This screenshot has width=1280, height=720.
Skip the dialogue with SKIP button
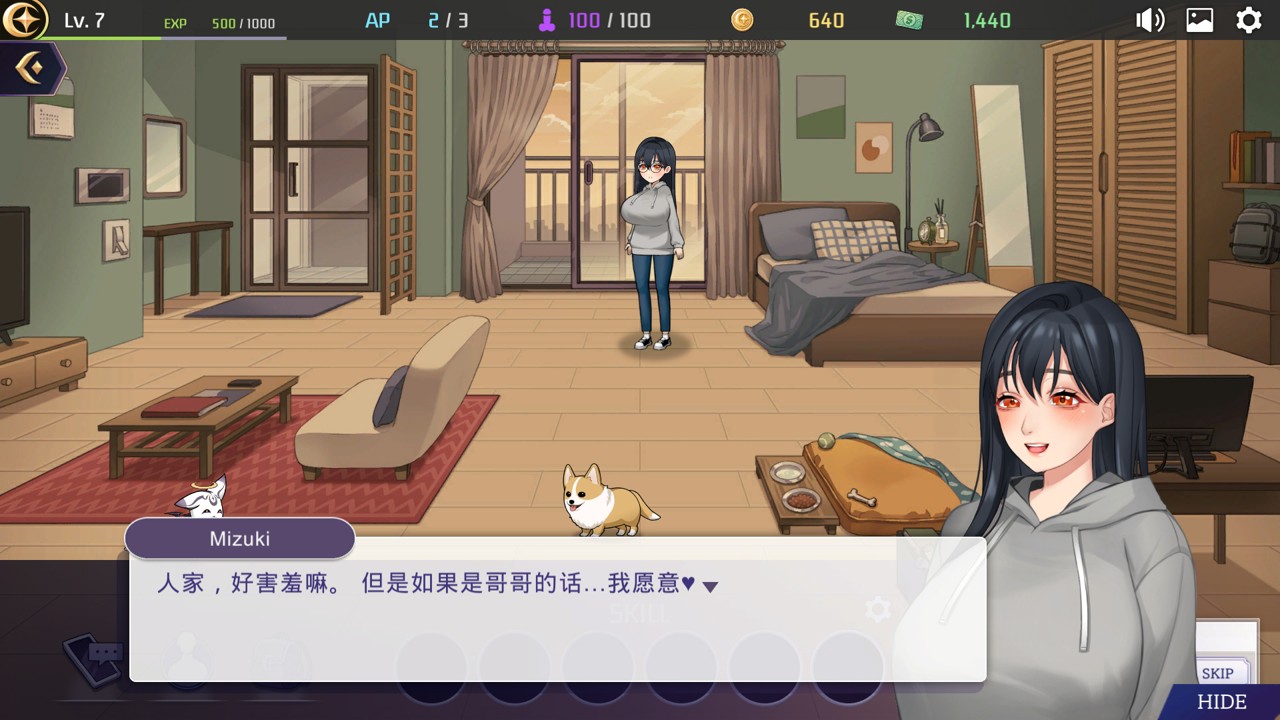pos(1218,673)
